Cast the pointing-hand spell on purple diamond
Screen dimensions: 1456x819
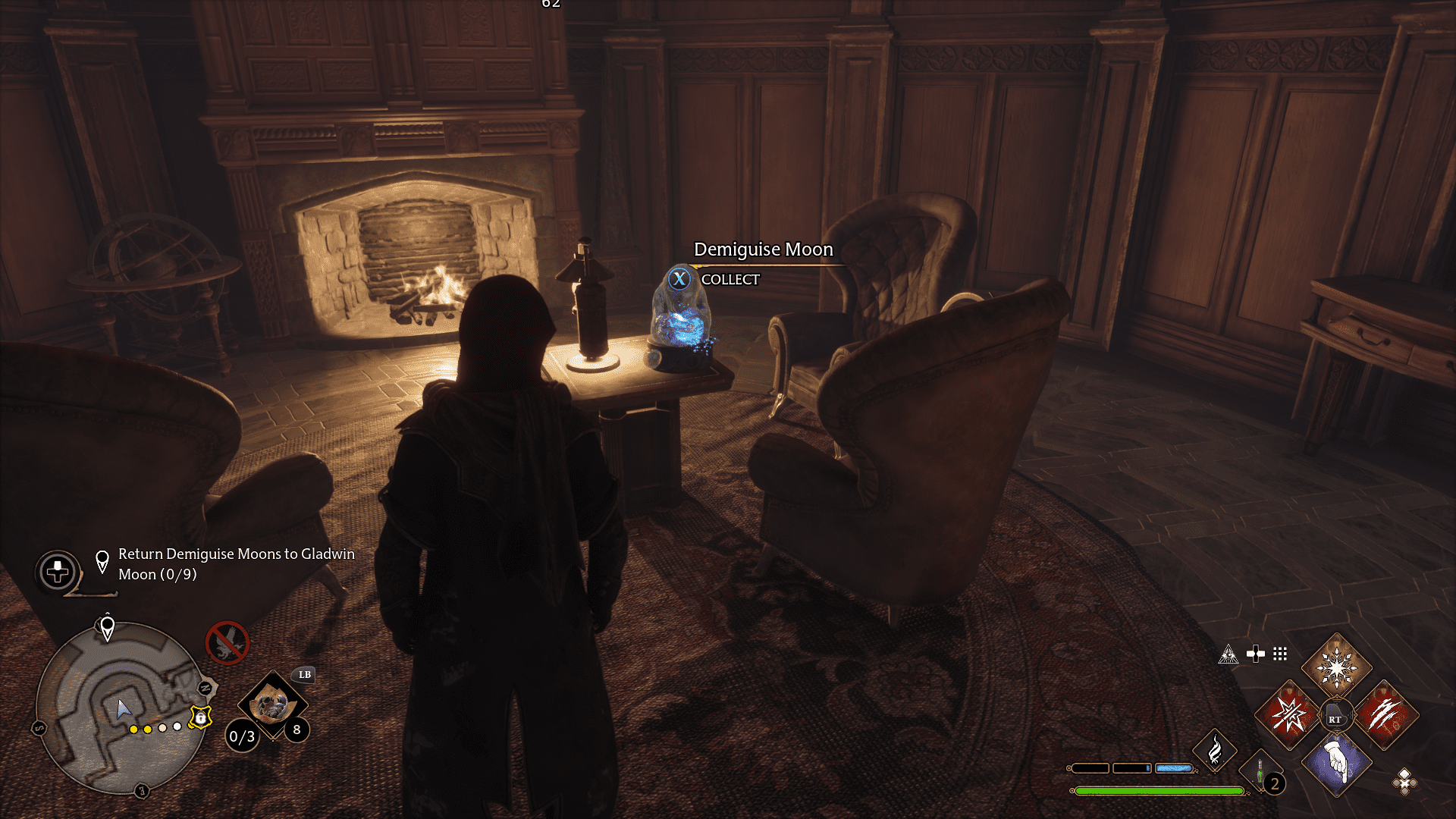click(1336, 763)
